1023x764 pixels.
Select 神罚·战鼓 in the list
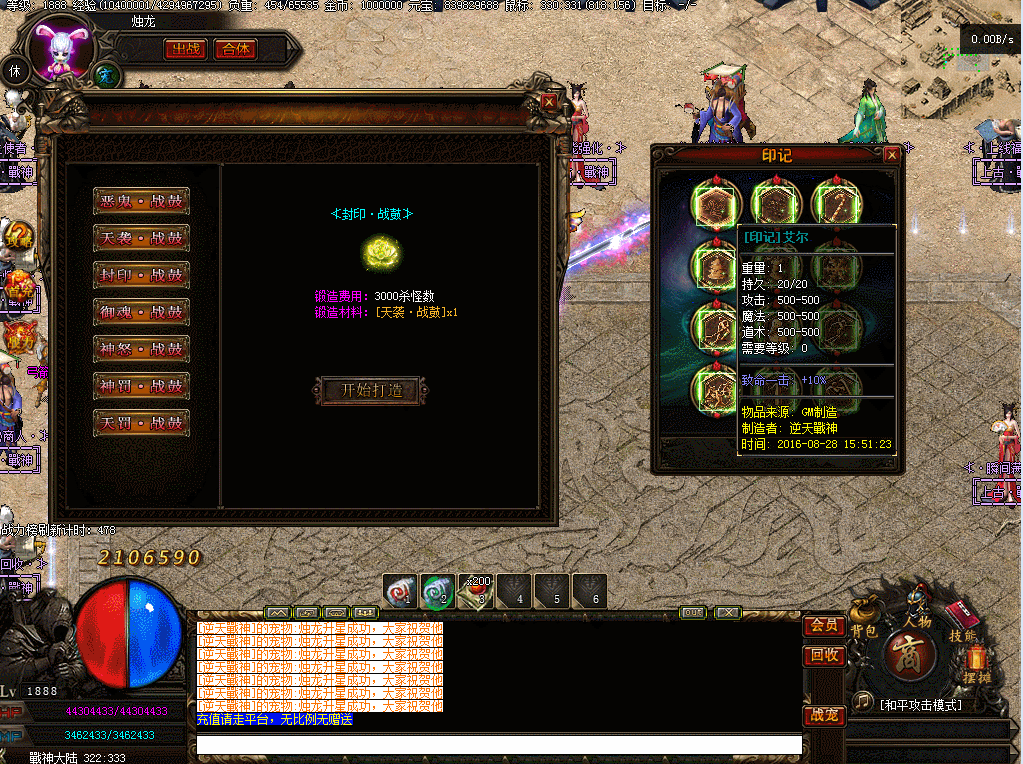pos(141,386)
